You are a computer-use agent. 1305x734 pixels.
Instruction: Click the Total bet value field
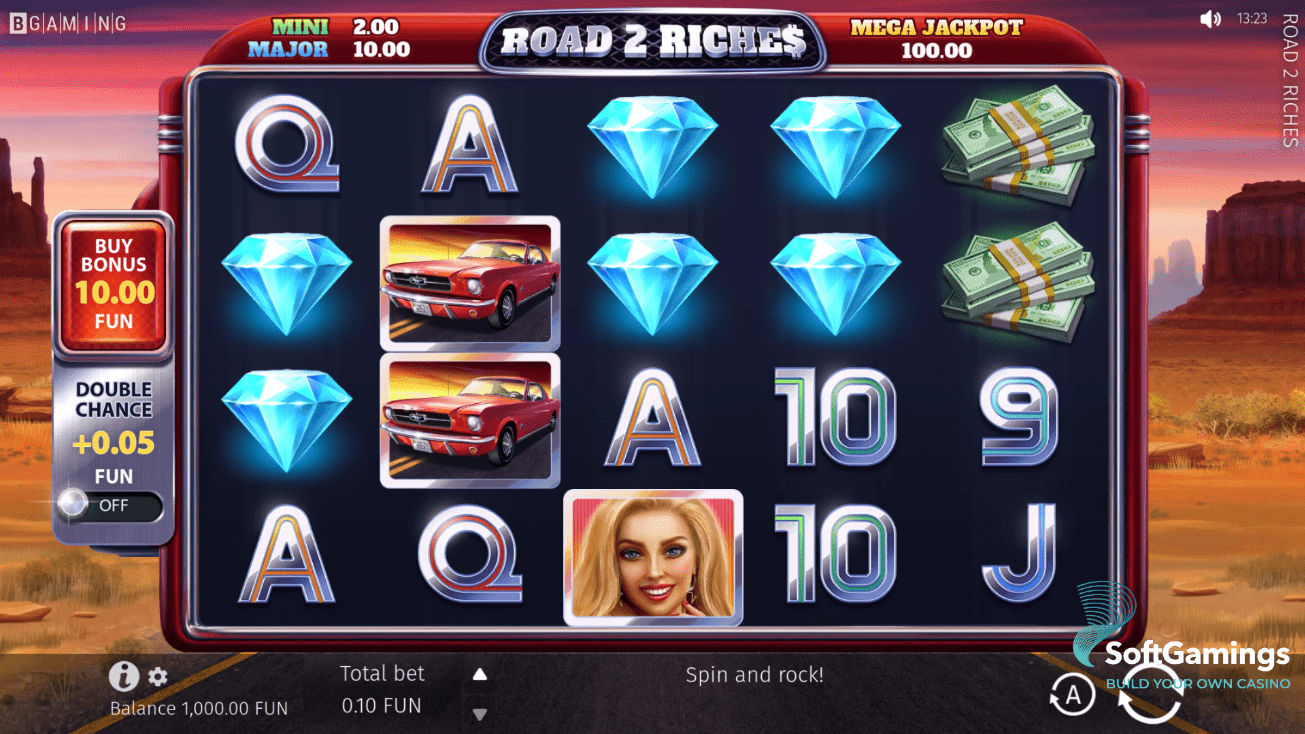382,705
